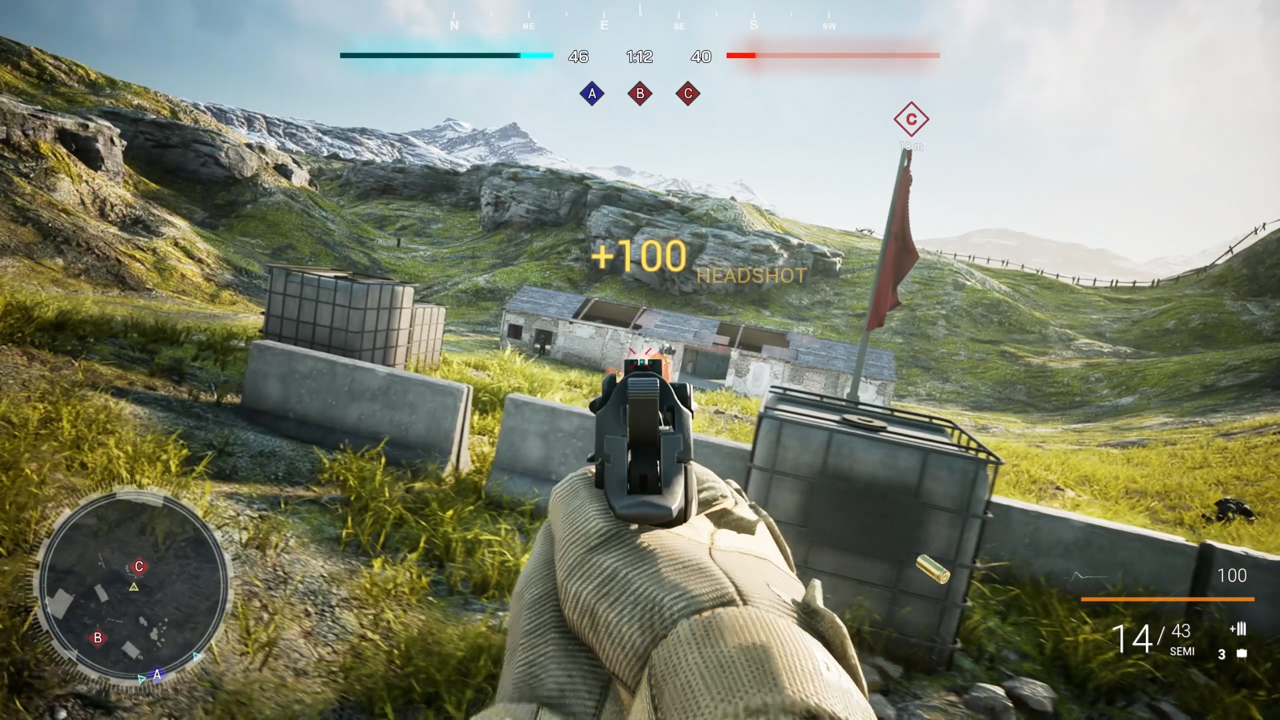Click the objective A marker on the minimap

pyautogui.click(x=157, y=676)
